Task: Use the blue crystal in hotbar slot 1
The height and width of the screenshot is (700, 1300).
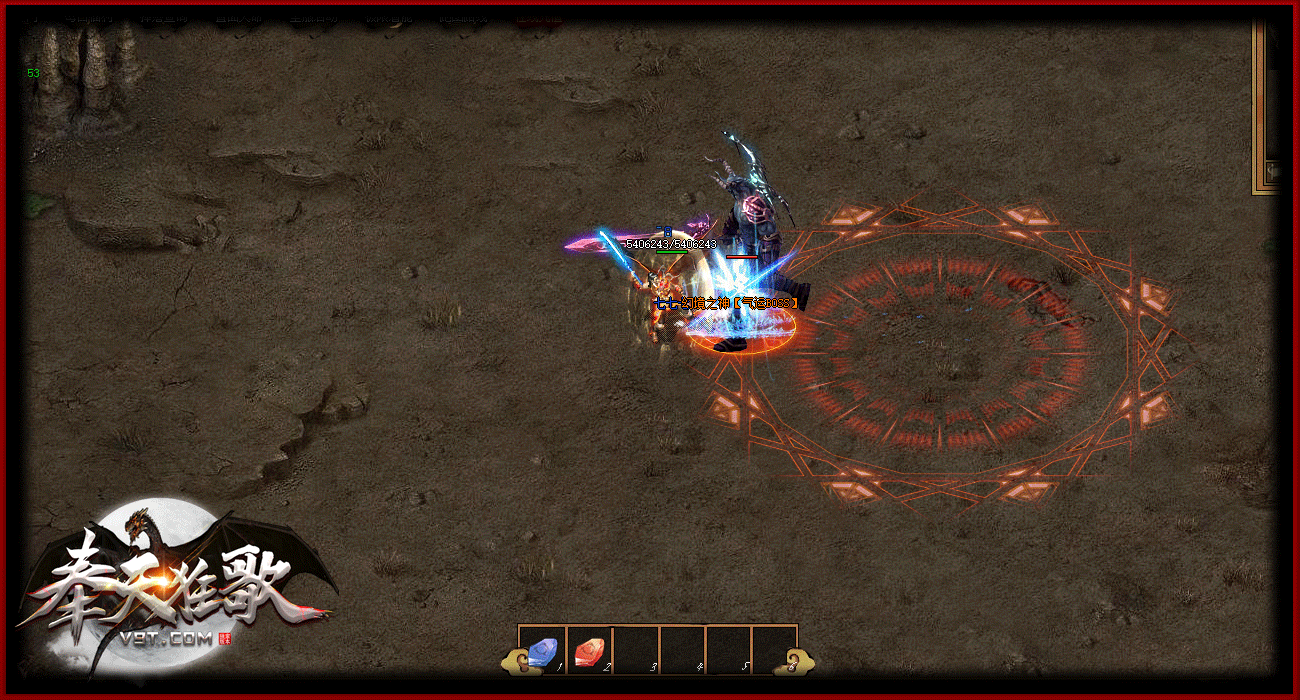Action: point(543,652)
